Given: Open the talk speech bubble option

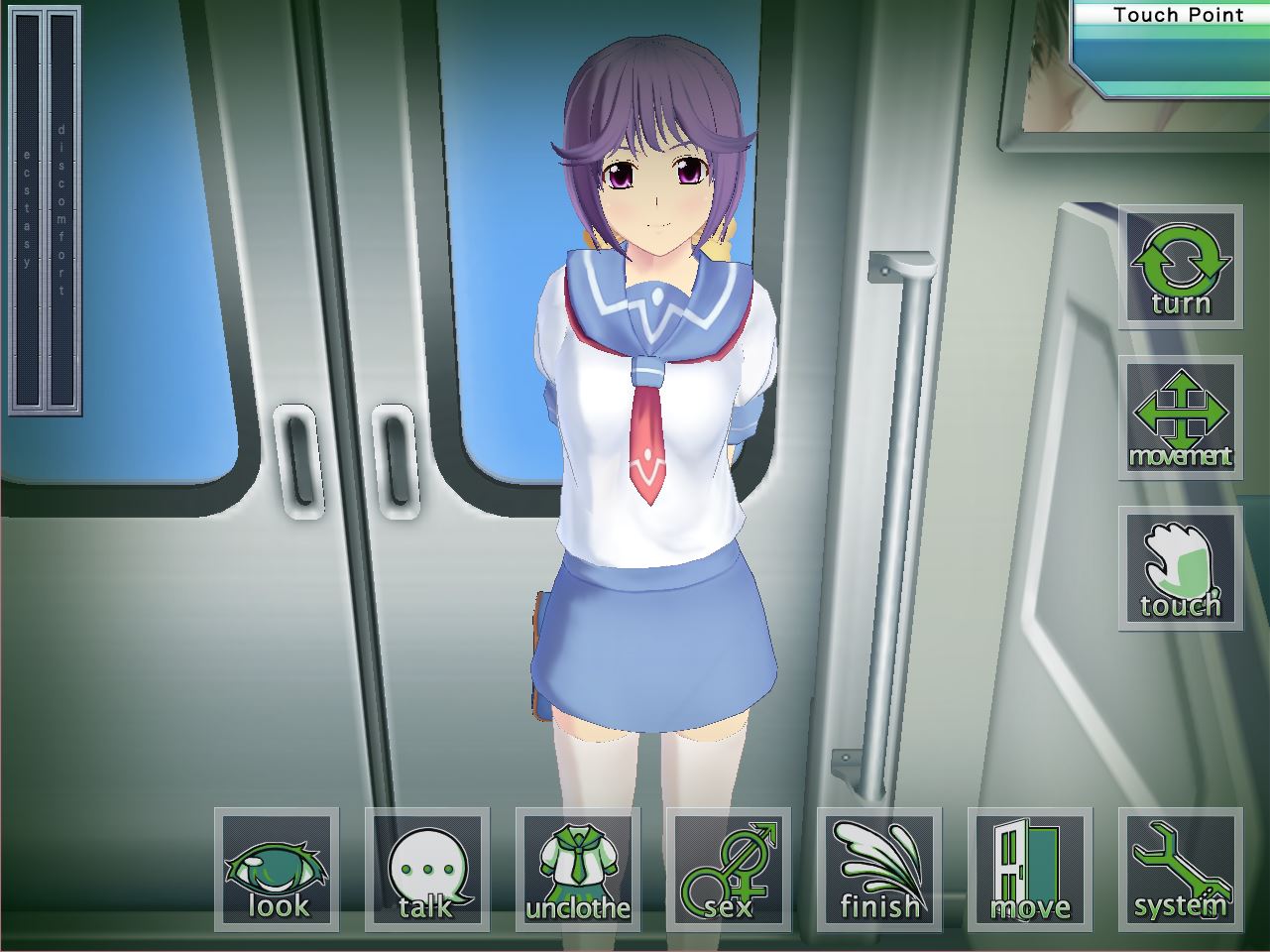Looking at the screenshot, I should [x=427, y=870].
